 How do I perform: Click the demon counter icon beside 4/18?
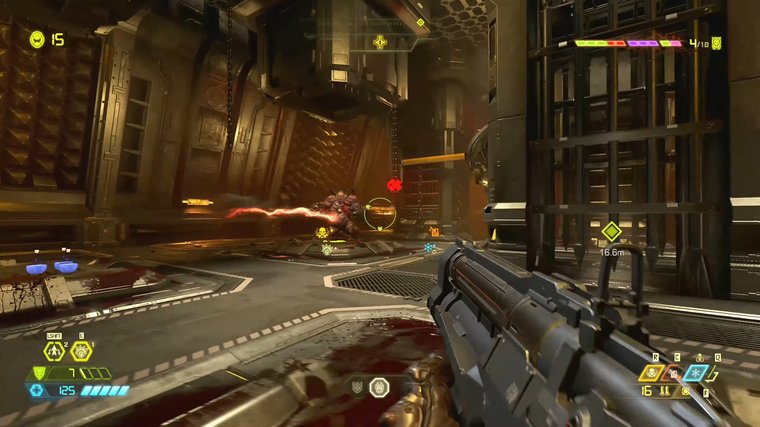[717, 43]
